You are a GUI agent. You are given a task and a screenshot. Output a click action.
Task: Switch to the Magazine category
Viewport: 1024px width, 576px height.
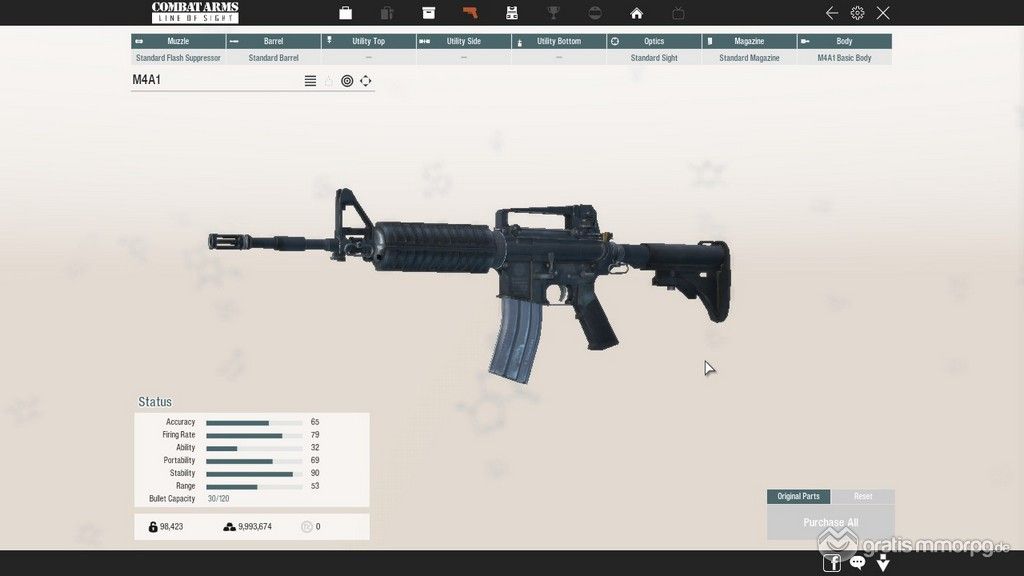coord(749,41)
